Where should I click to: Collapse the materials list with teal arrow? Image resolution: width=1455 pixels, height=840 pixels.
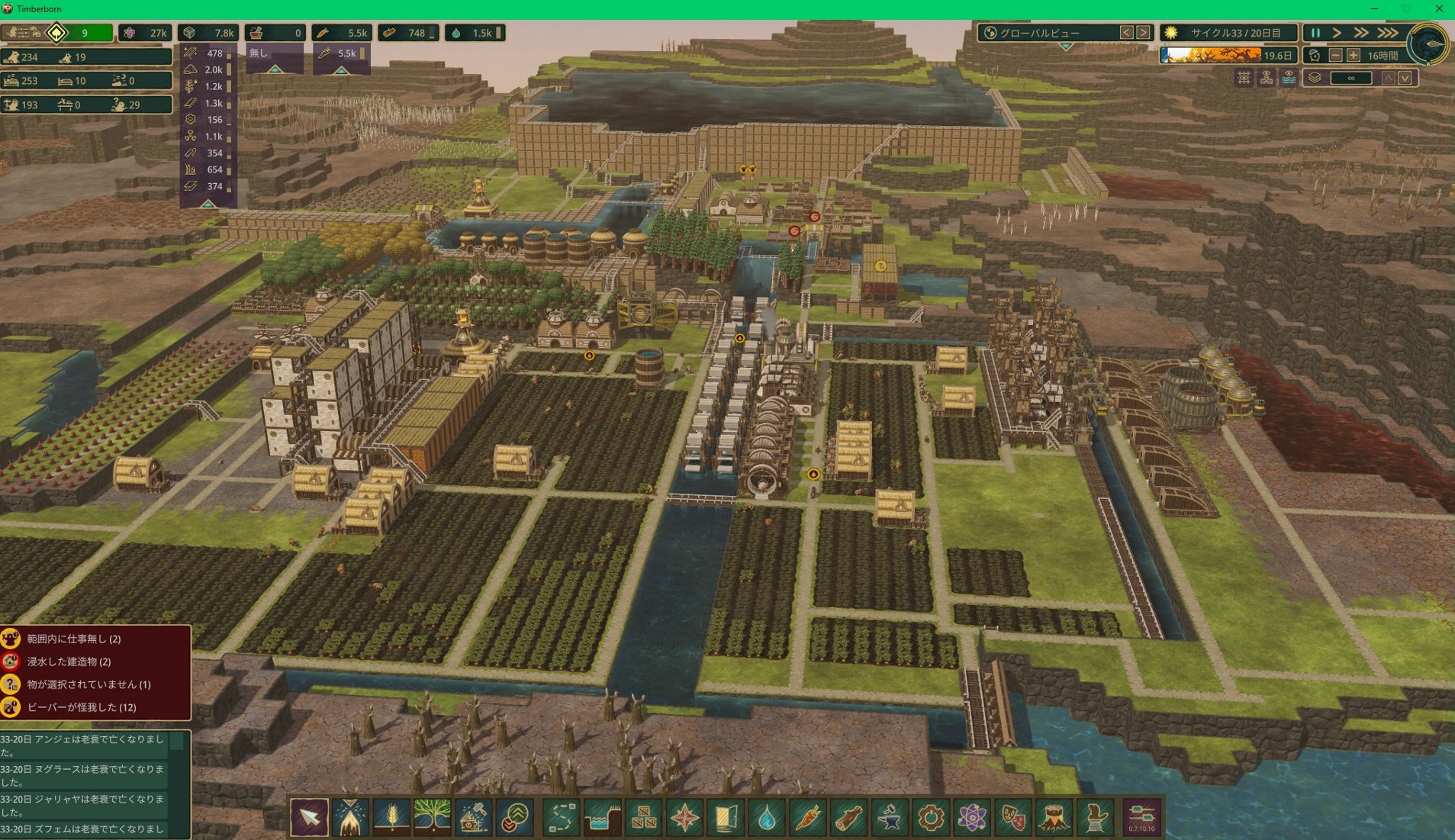point(208,204)
